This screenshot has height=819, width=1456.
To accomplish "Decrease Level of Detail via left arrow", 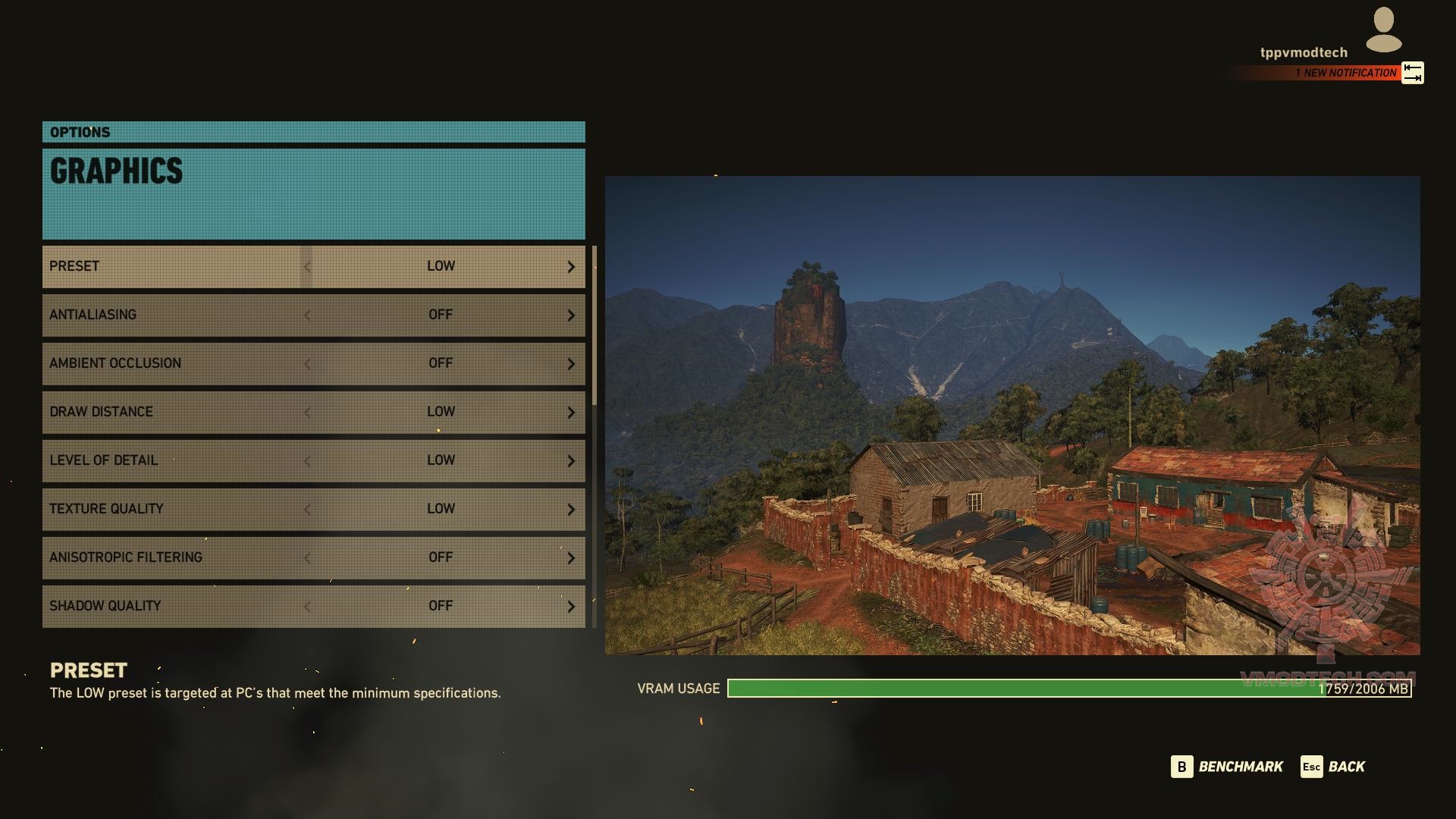I will [307, 461].
